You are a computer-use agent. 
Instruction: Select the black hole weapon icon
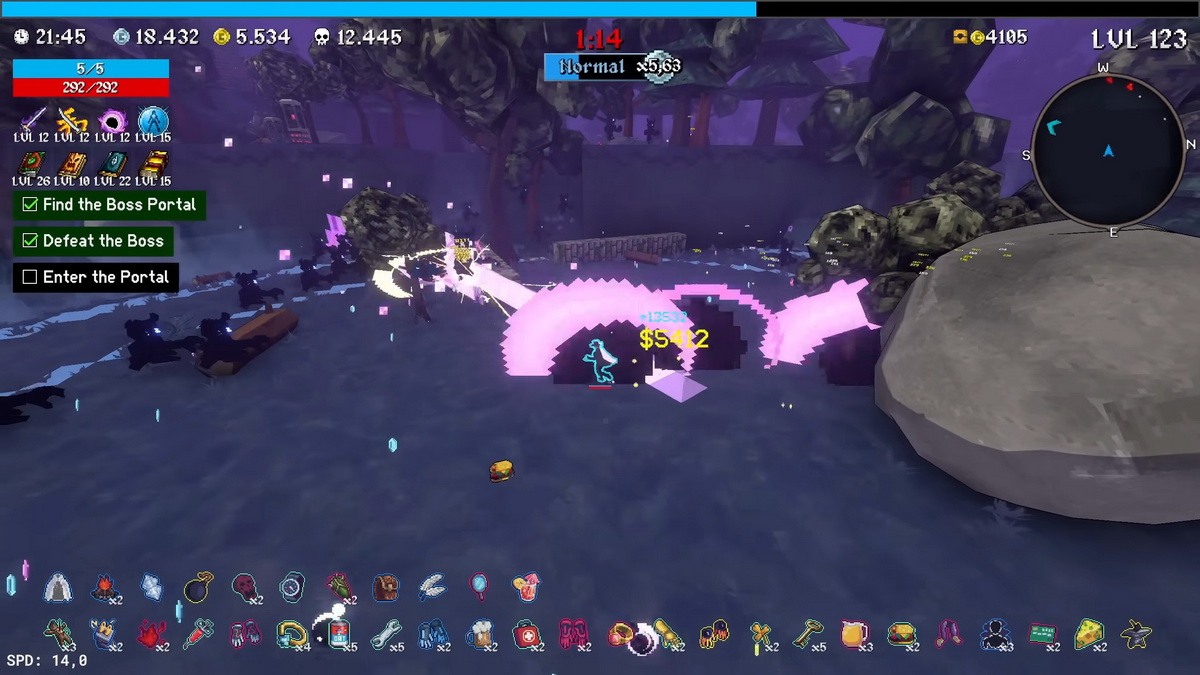pos(112,122)
